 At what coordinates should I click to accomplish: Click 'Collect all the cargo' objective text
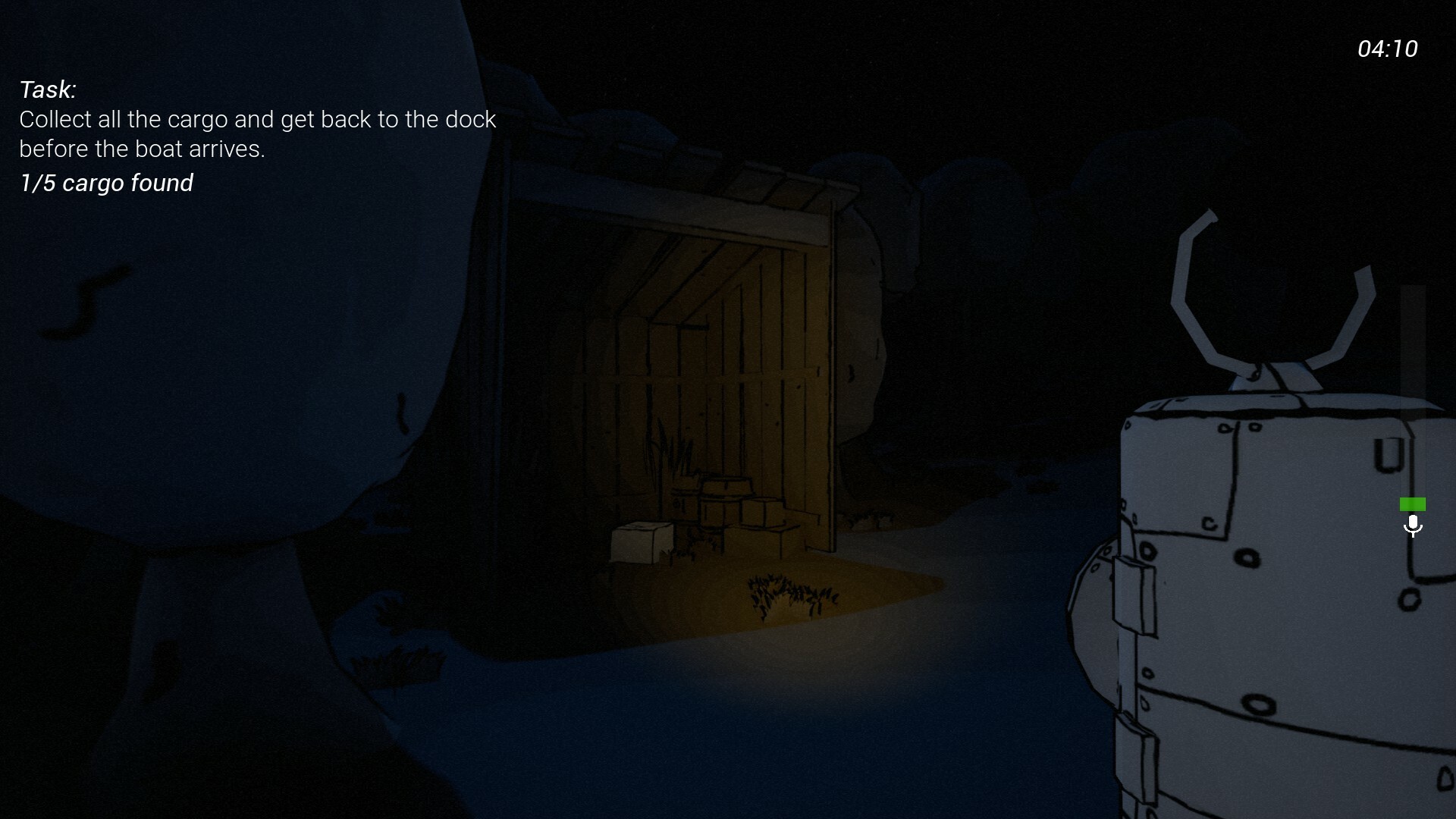(x=258, y=119)
